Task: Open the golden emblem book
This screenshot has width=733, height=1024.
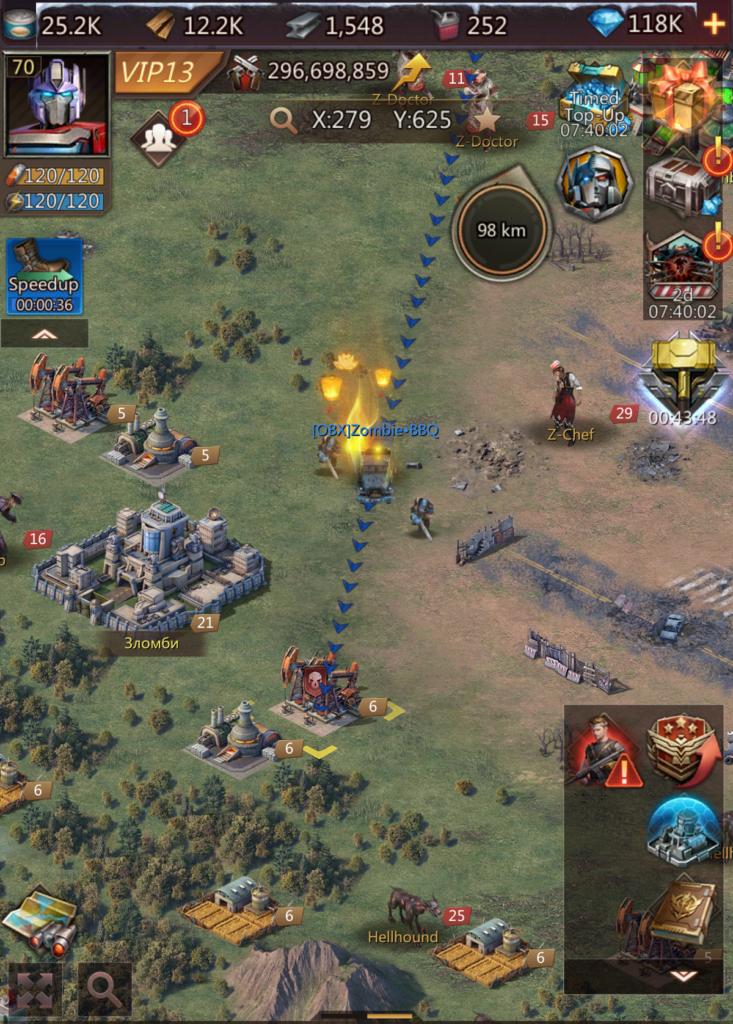Action: pos(683,910)
